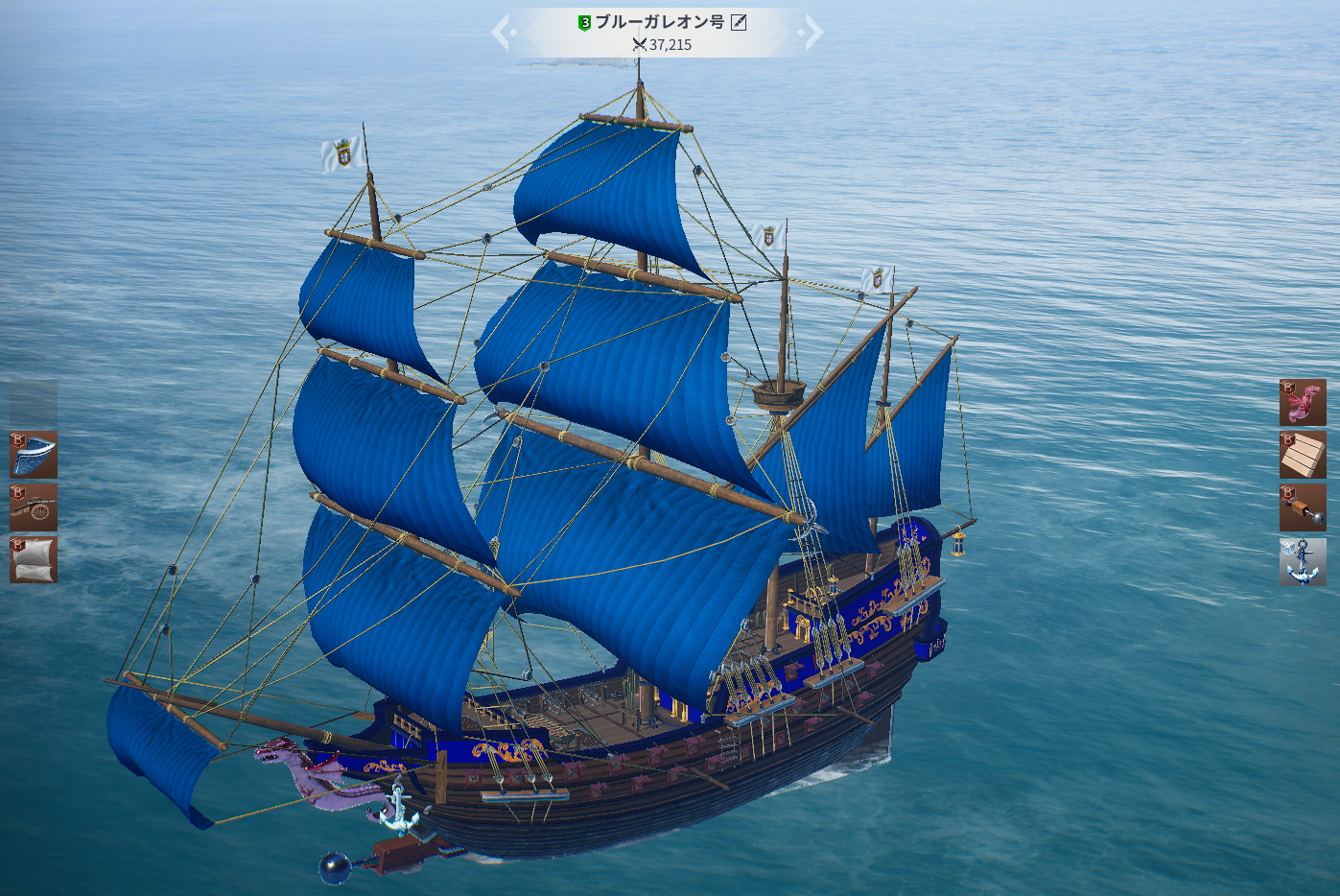Viewport: 1340px width, 896px height.
Task: Switch to the previous ship with left arrow
Action: 502,33
